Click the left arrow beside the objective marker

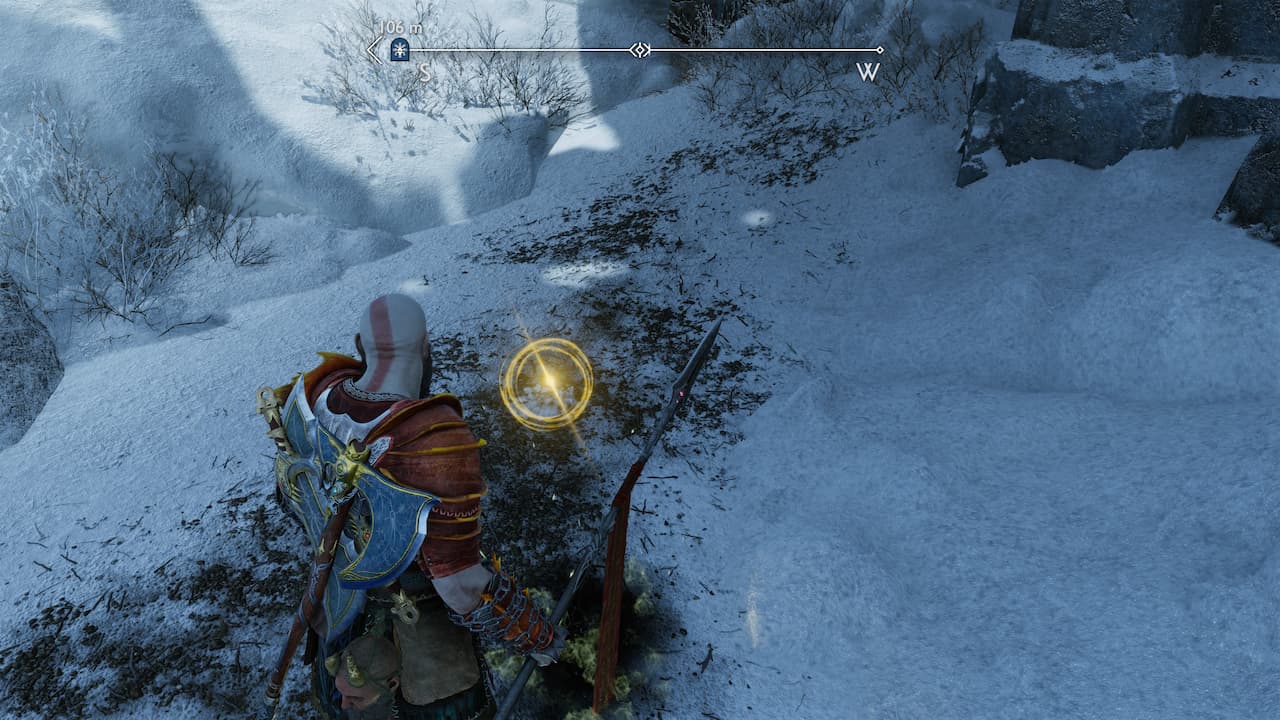point(371,47)
